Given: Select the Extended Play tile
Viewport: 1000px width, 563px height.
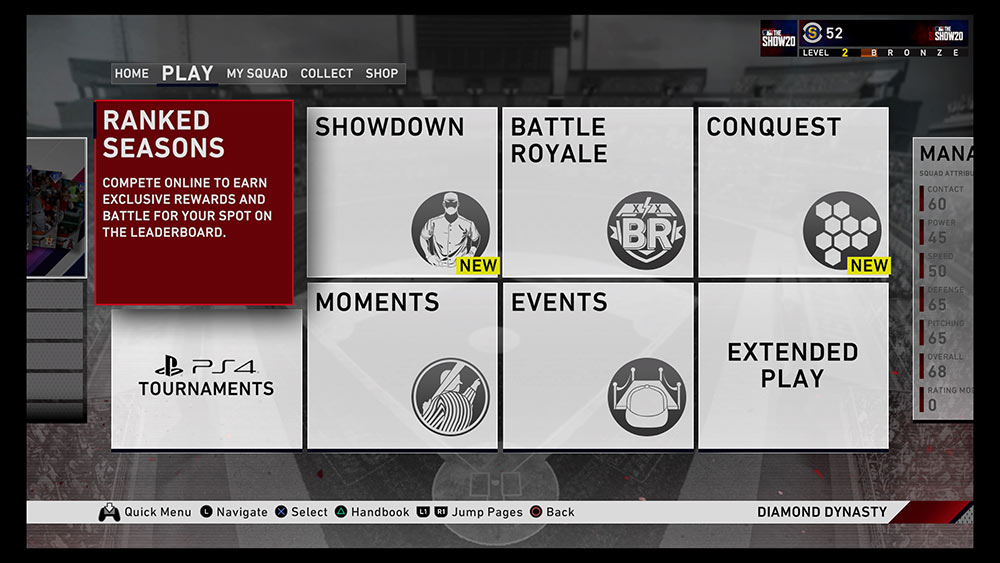Looking at the screenshot, I should click(793, 365).
